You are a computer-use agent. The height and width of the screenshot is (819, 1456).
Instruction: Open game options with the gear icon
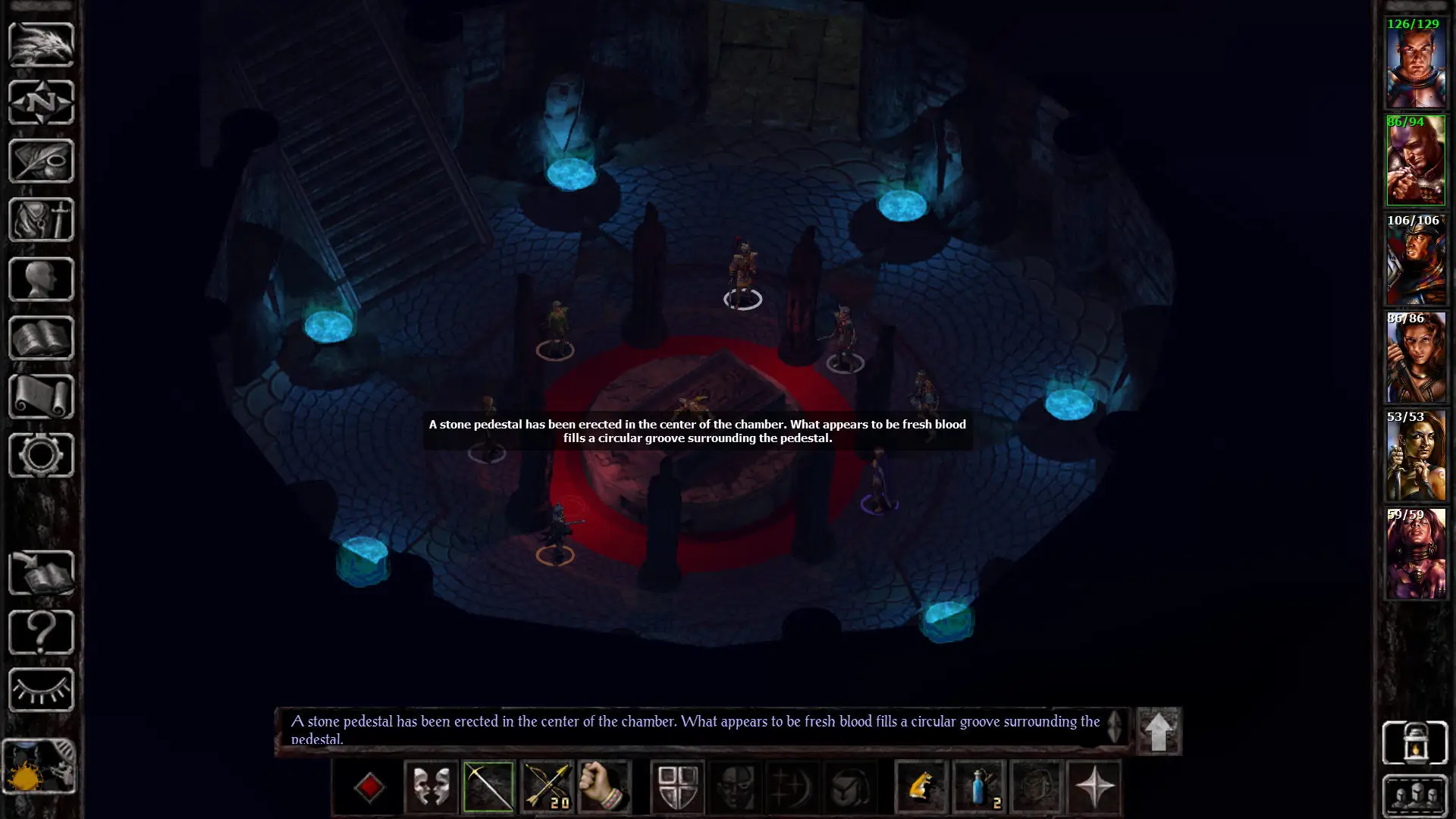pos(41,455)
